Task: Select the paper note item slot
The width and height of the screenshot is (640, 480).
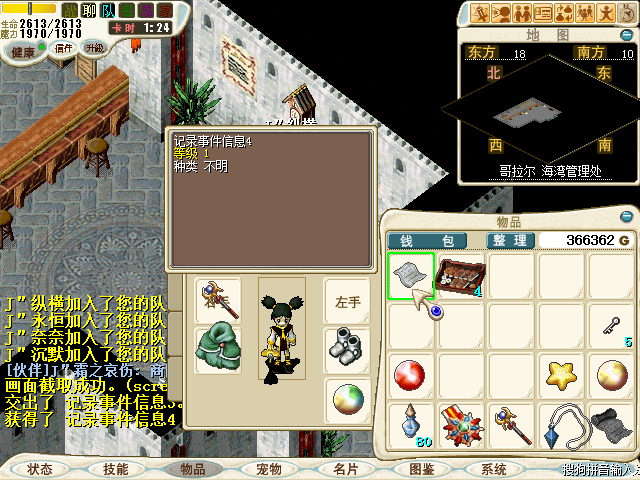Action: point(411,275)
